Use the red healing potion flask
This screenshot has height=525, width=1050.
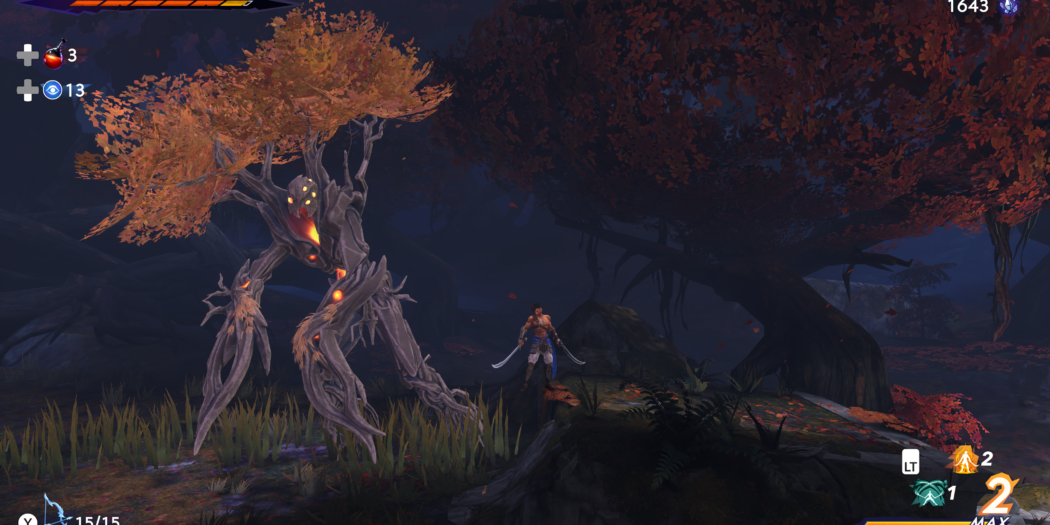point(53,55)
